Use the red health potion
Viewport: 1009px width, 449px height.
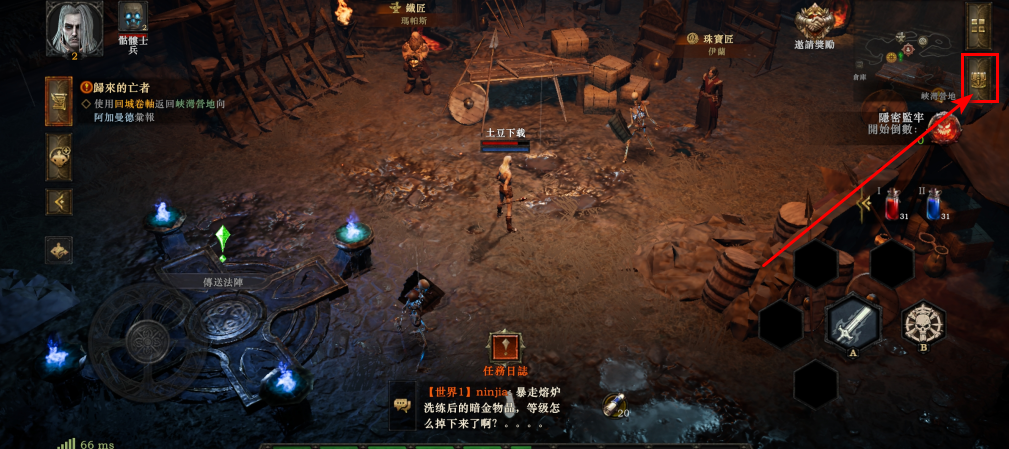tap(893, 206)
